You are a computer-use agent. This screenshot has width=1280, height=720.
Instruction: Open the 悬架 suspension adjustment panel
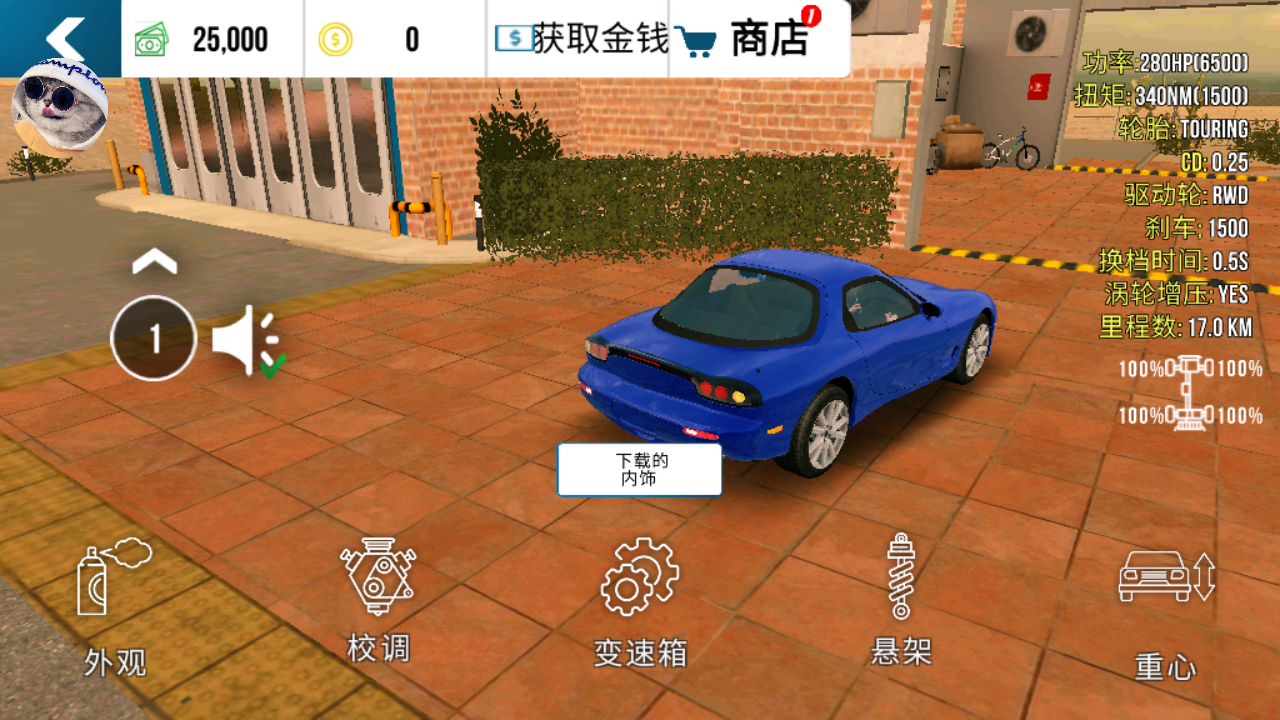coord(901,585)
